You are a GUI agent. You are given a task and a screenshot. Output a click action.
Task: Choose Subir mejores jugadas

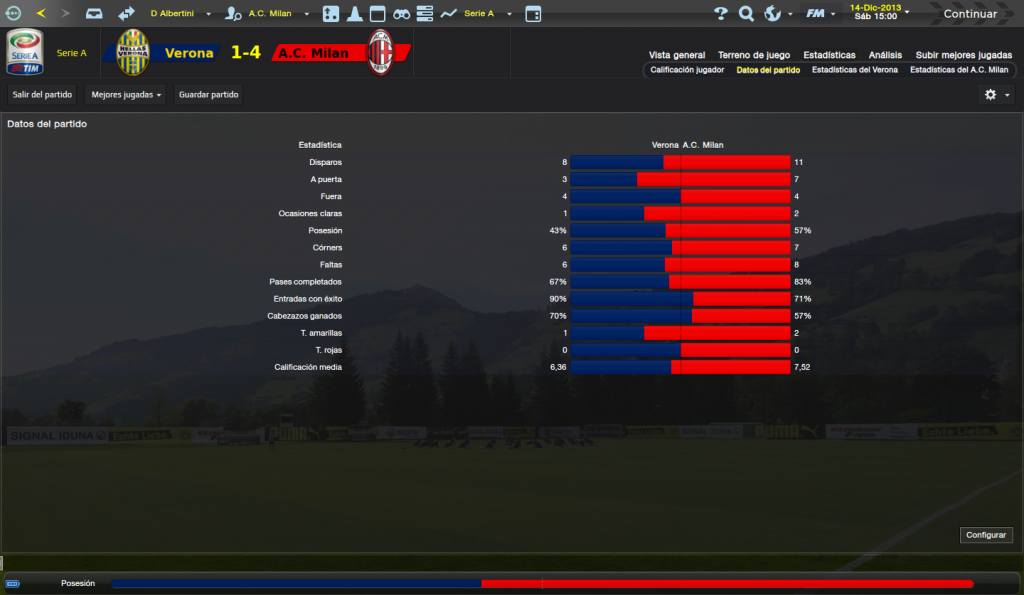(x=964, y=55)
